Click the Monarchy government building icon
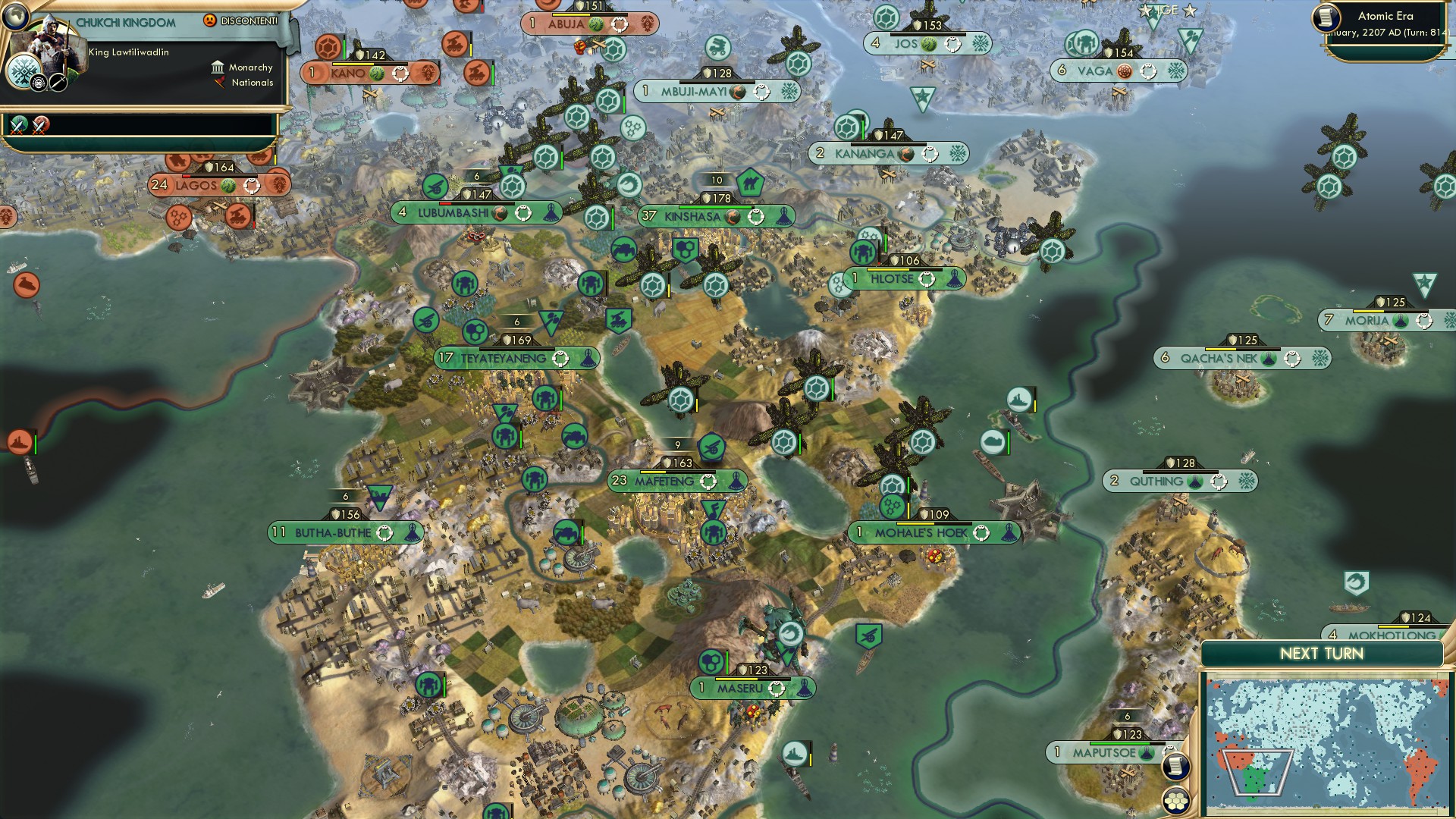 pos(218,67)
